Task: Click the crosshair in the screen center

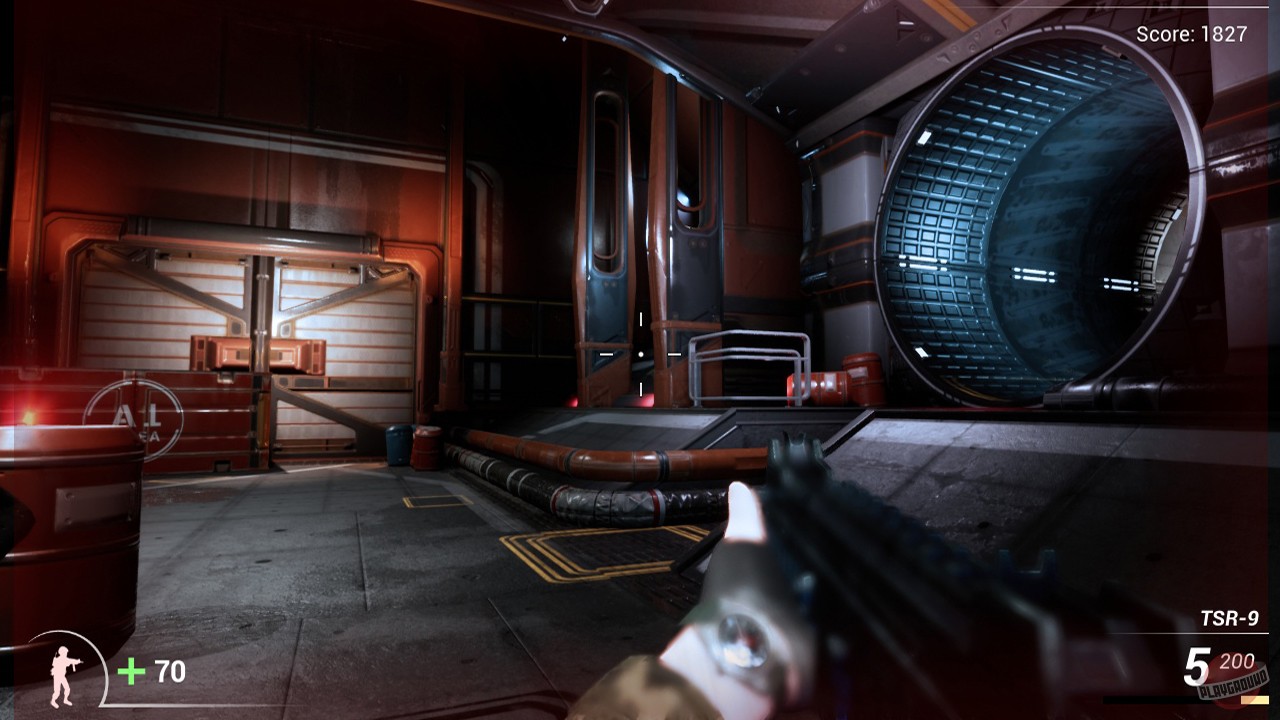Action: click(x=640, y=353)
